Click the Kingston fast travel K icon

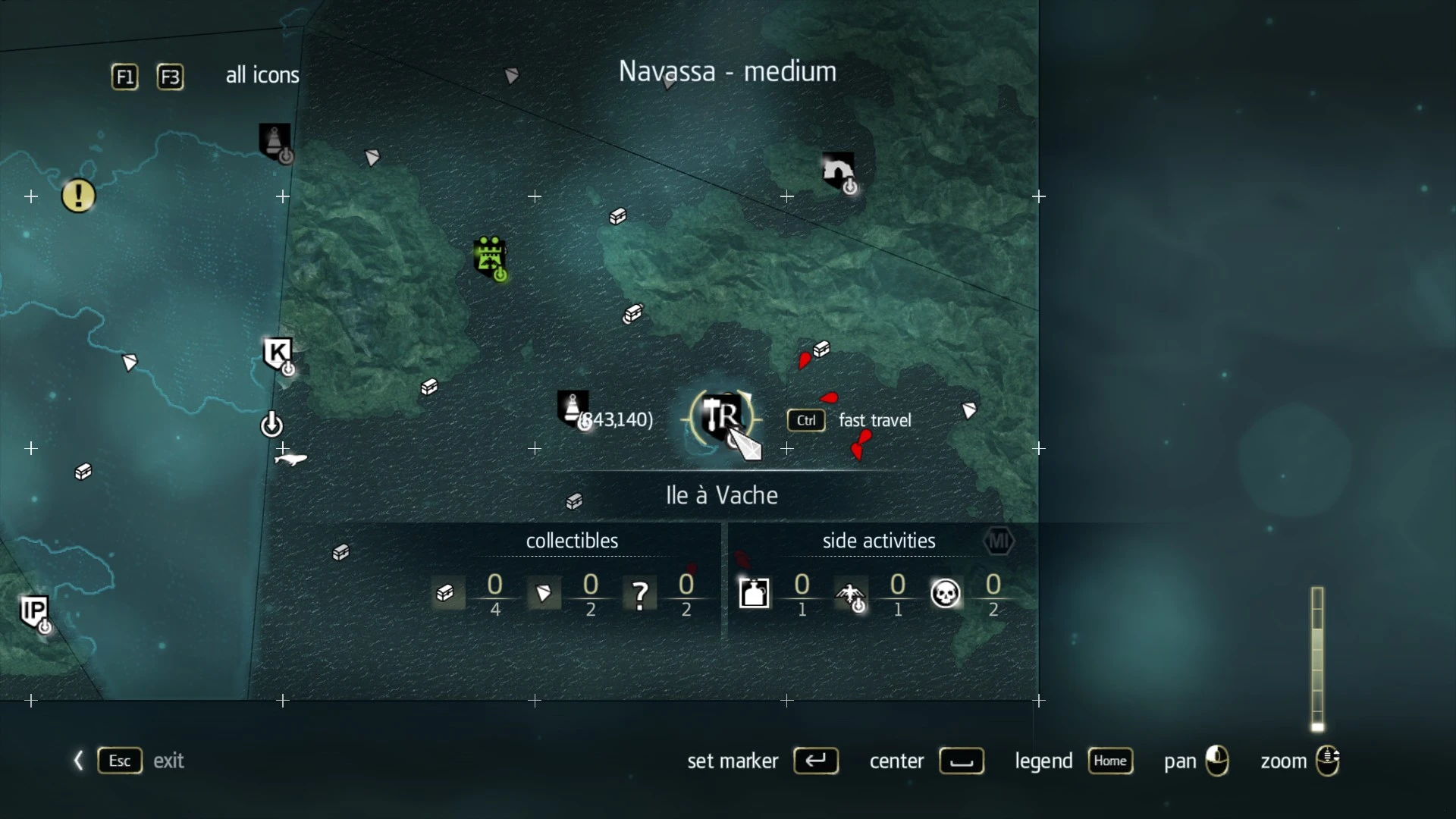278,353
